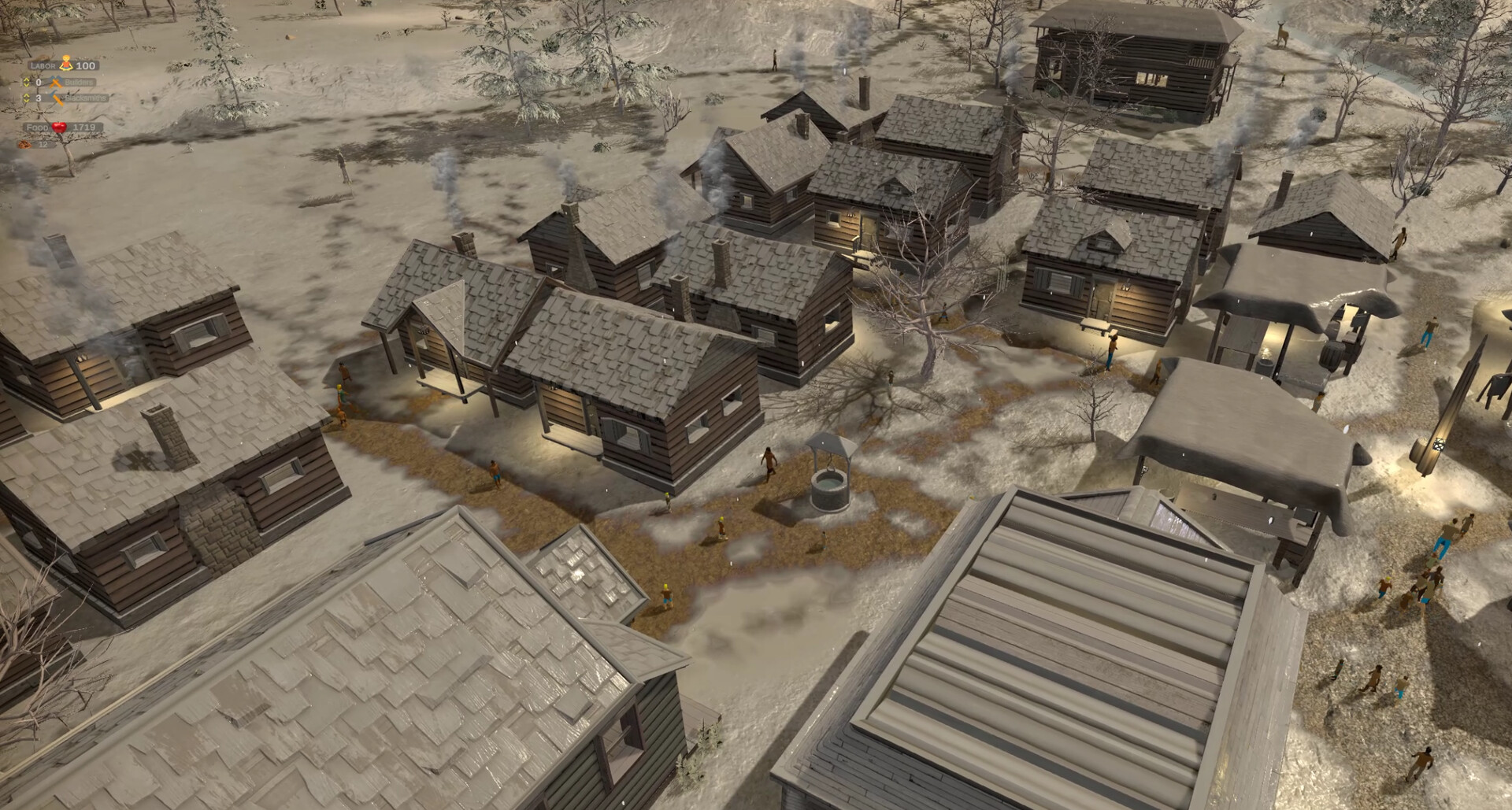The image size is (1512, 810).
Task: Raise the number of Blacksmiths
Action: [x=27, y=94]
